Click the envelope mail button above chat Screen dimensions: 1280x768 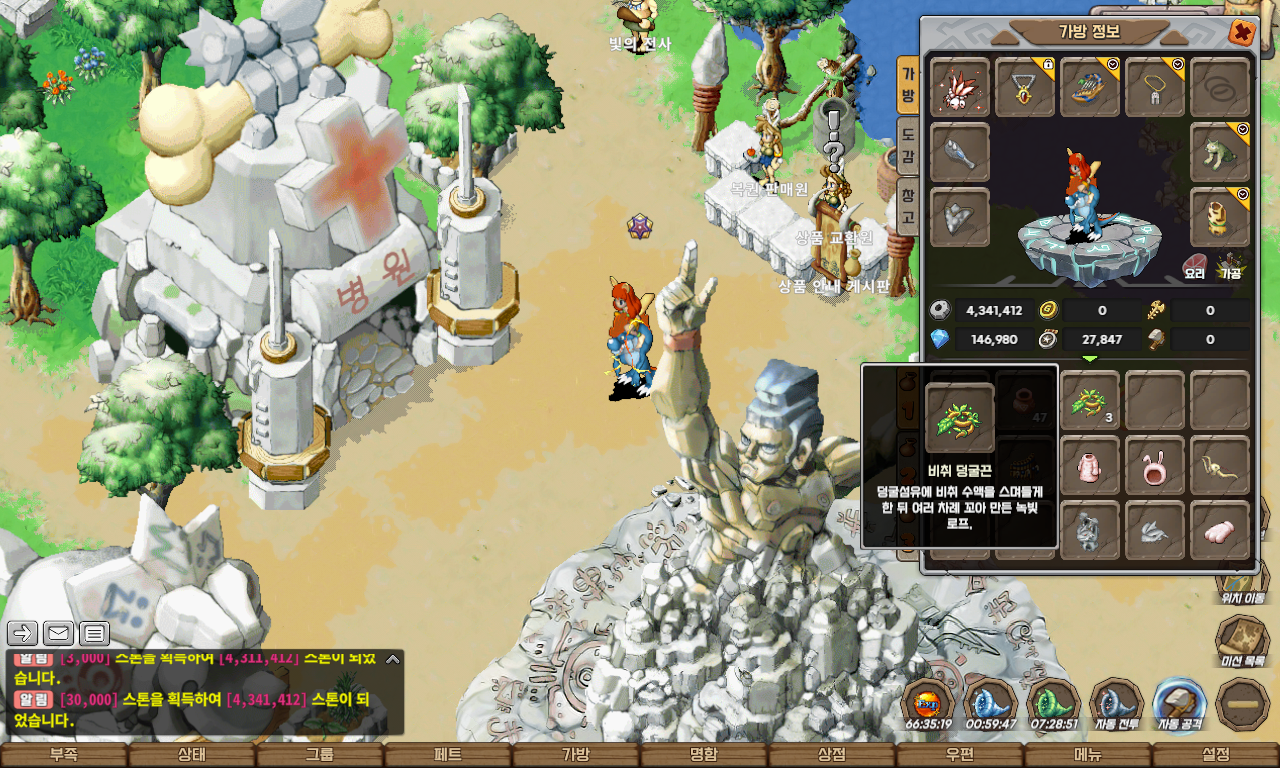(x=58, y=633)
